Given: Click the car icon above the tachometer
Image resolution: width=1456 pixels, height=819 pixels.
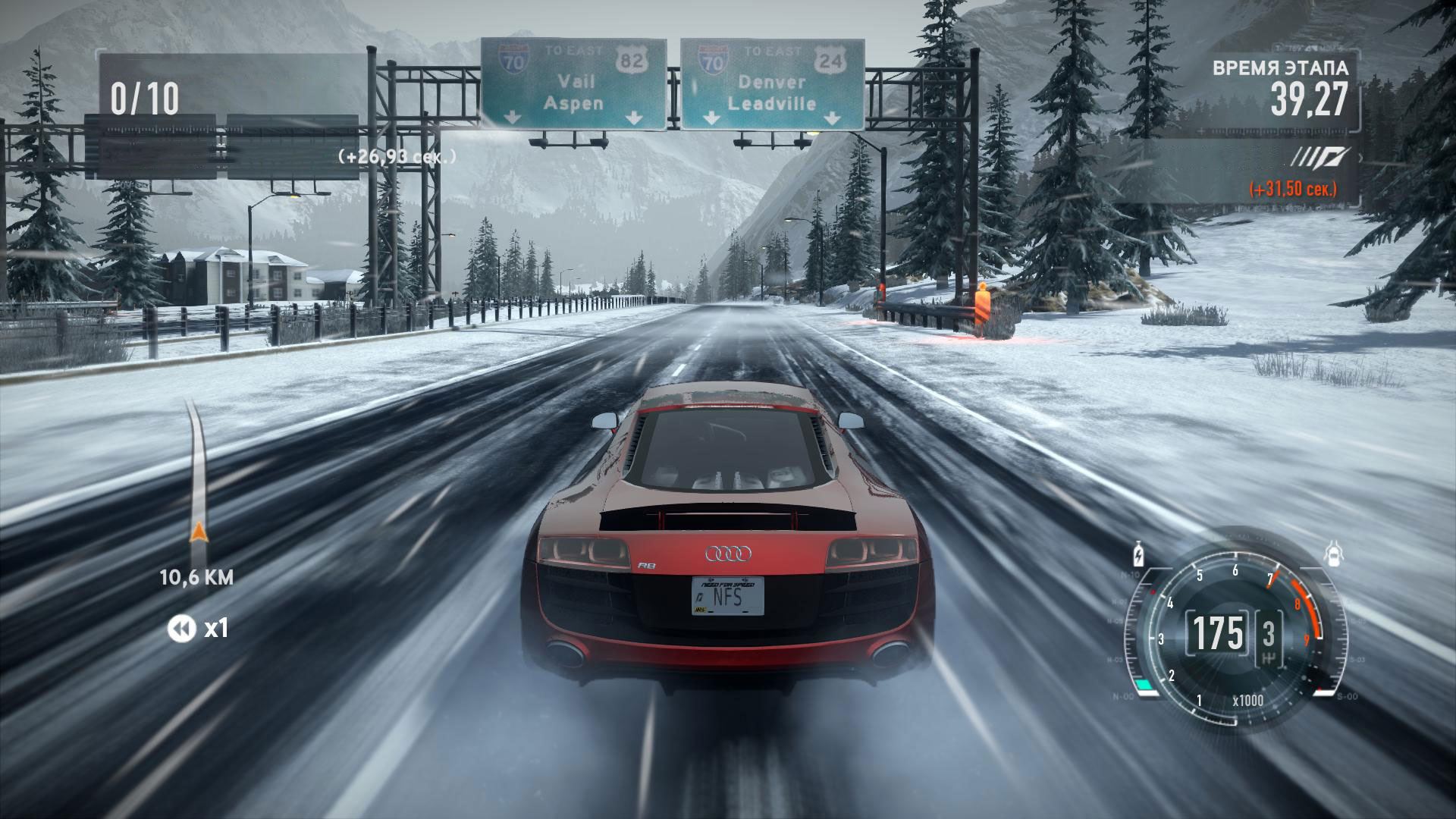Looking at the screenshot, I should pos(1332,554).
